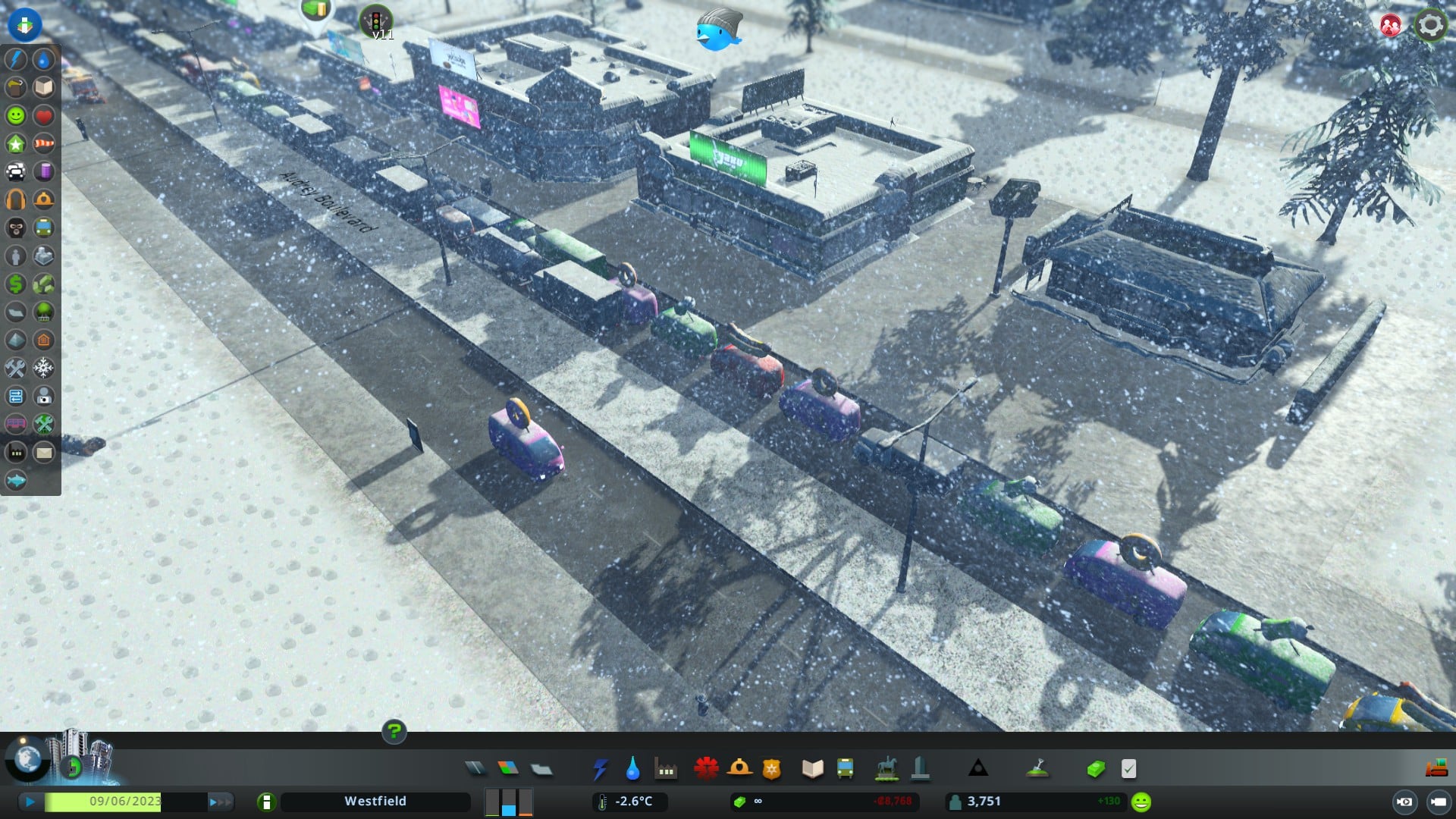This screenshot has height=819, width=1456.
Task: Open the public transport bus menu
Action: [845, 769]
